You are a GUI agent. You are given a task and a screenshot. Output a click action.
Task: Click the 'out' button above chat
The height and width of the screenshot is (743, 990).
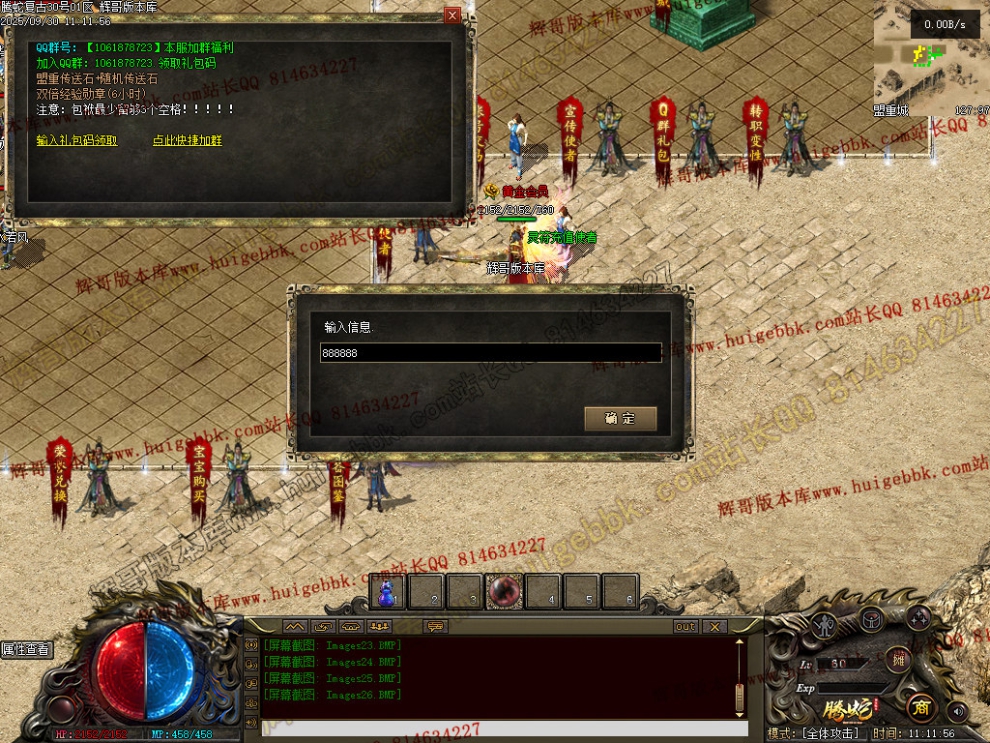point(685,627)
